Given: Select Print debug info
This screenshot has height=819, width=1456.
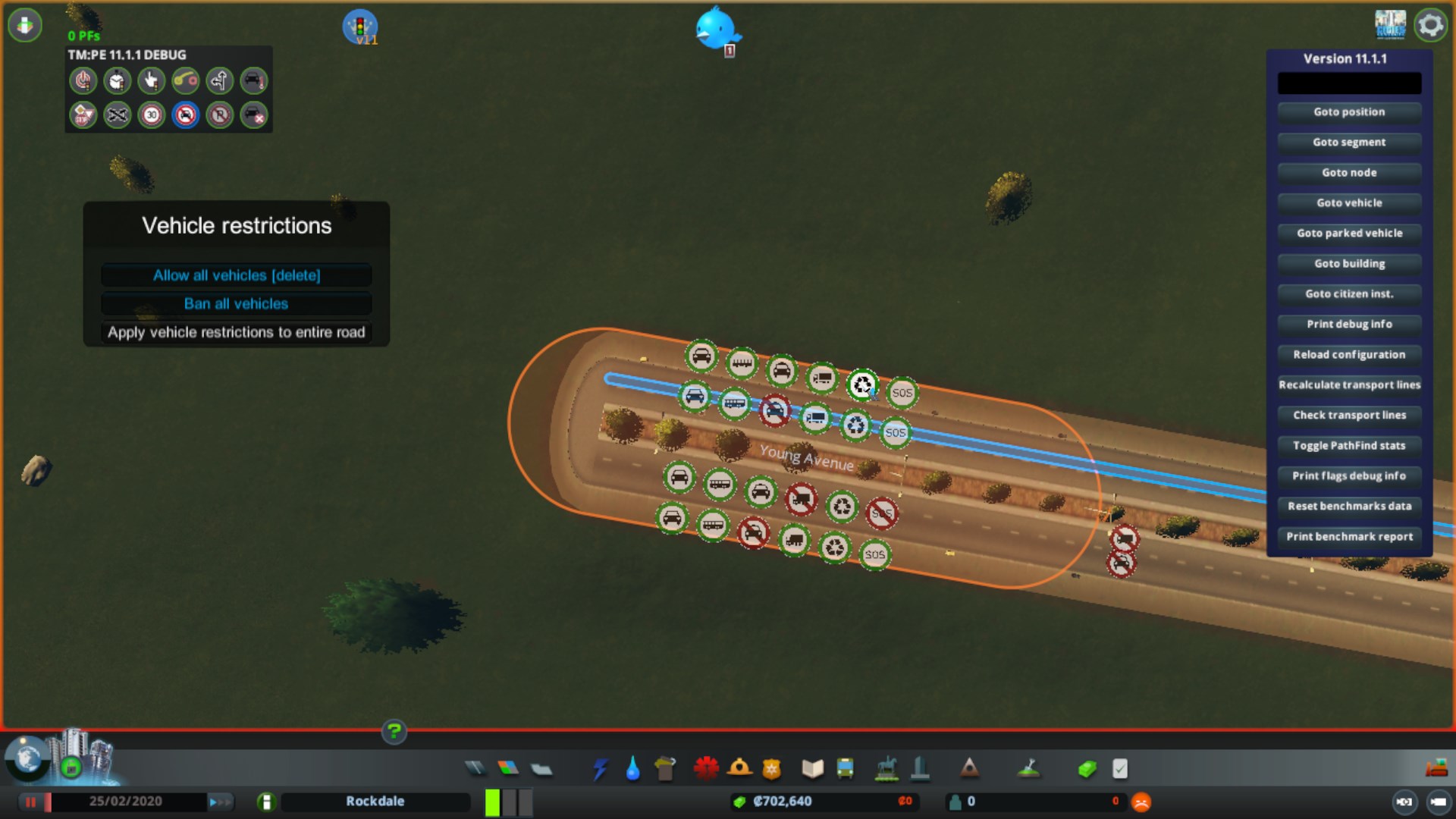Looking at the screenshot, I should 1349,325.
